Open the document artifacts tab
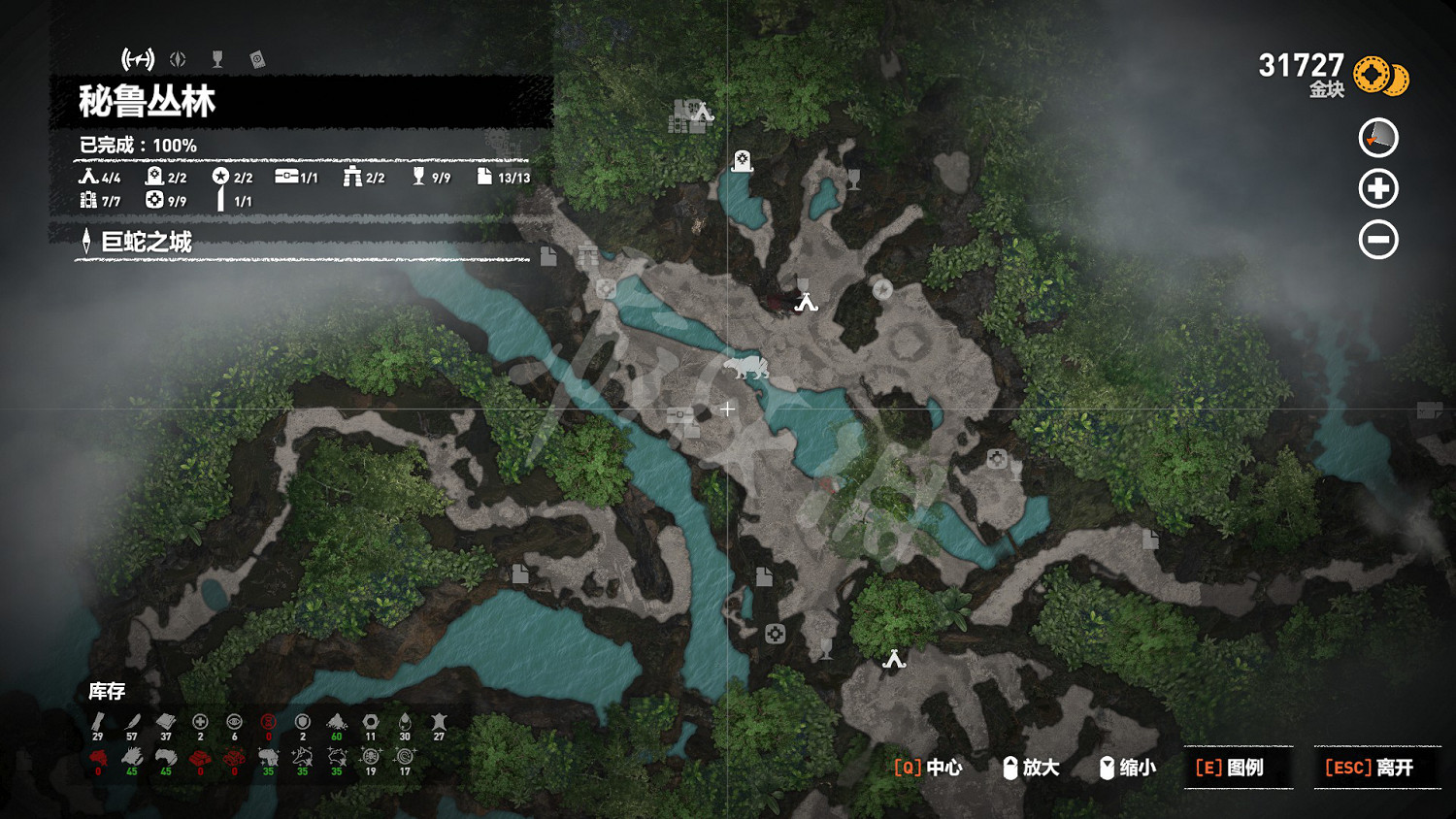The image size is (1456, 819). [257, 59]
